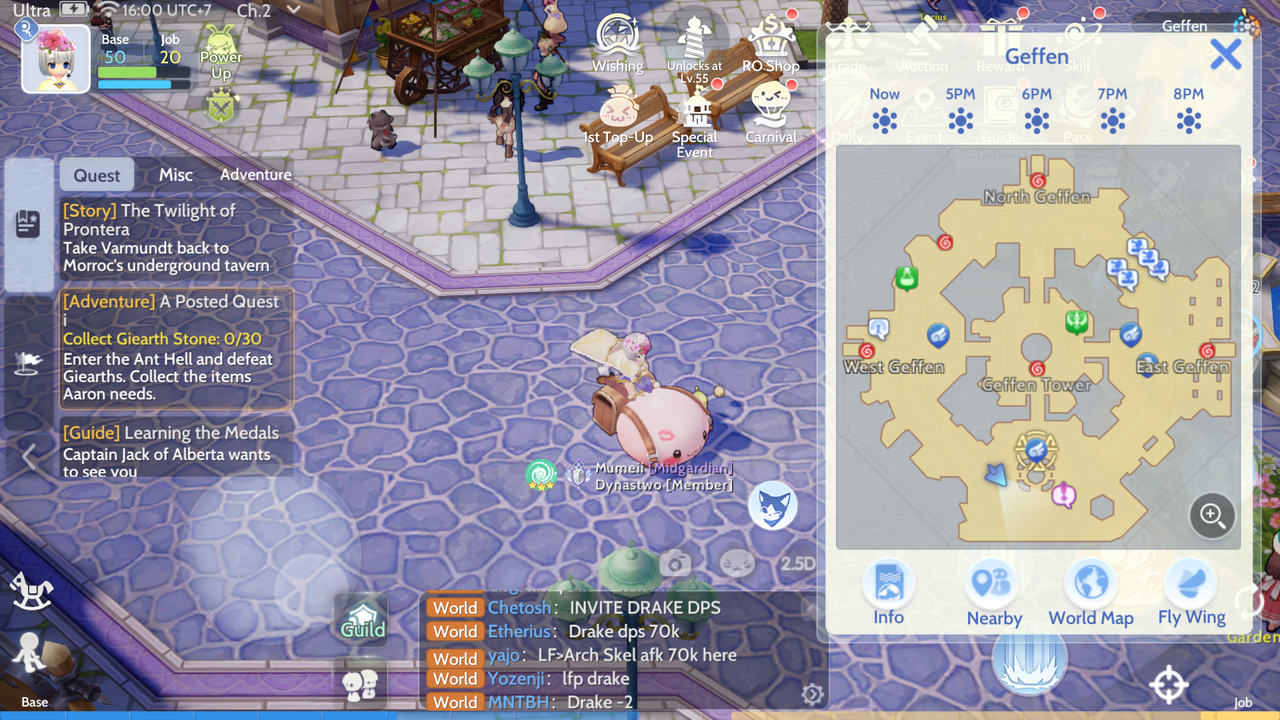Click the player character portrait
Screen dimensions: 1280x720
click(x=56, y=60)
